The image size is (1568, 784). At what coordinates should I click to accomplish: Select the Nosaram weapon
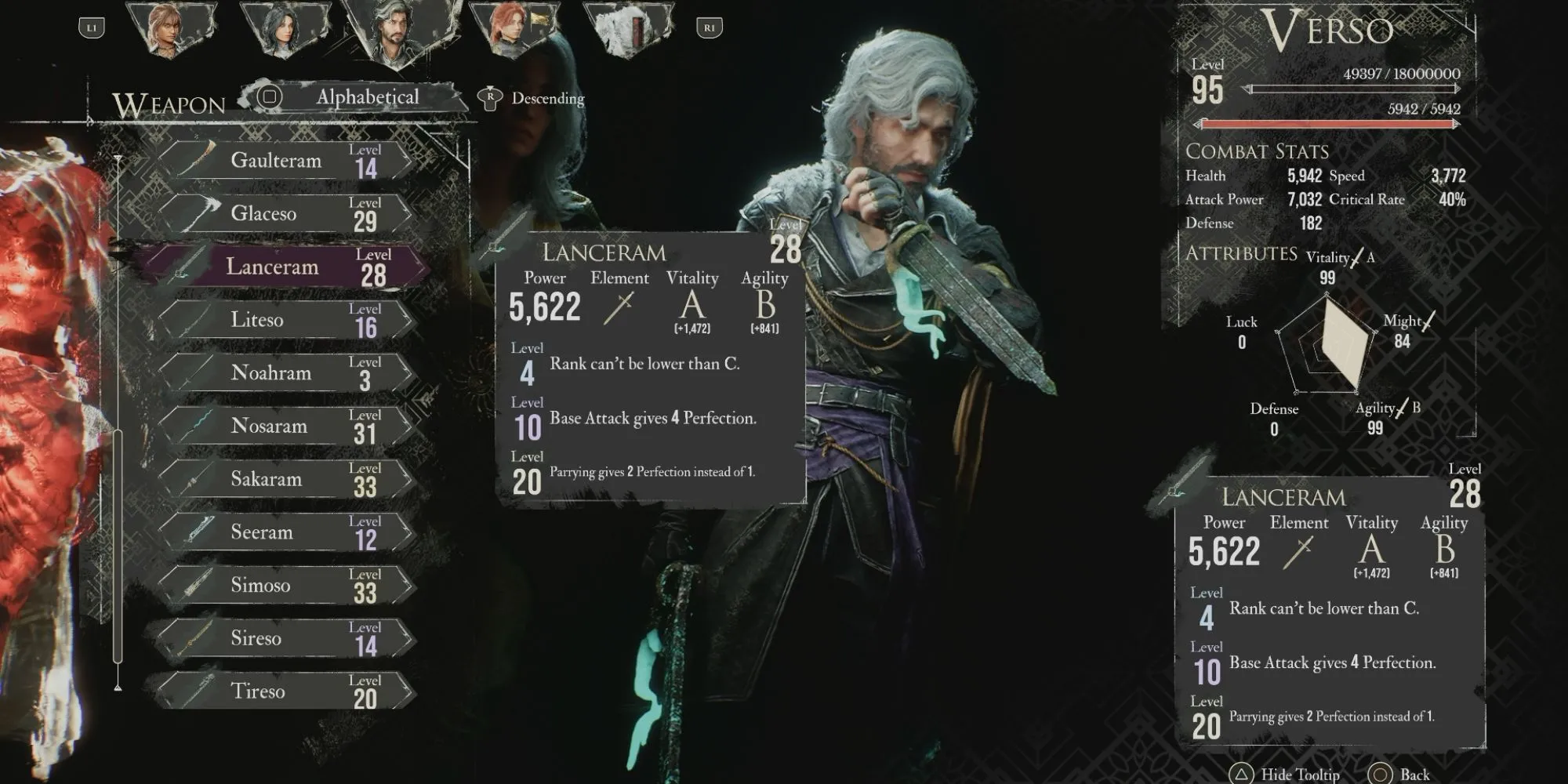(286, 426)
